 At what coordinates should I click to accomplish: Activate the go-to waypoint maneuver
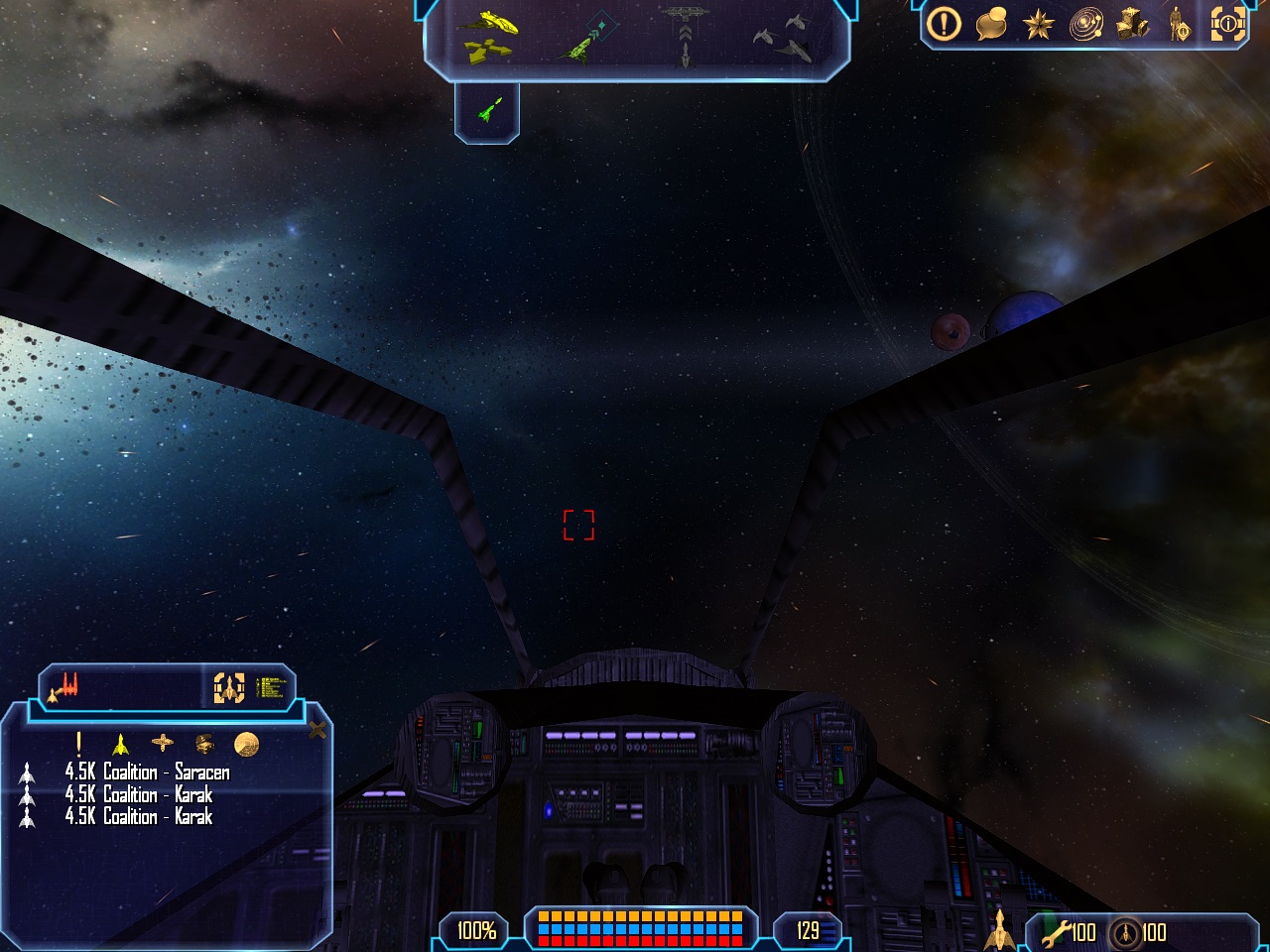coord(587,38)
